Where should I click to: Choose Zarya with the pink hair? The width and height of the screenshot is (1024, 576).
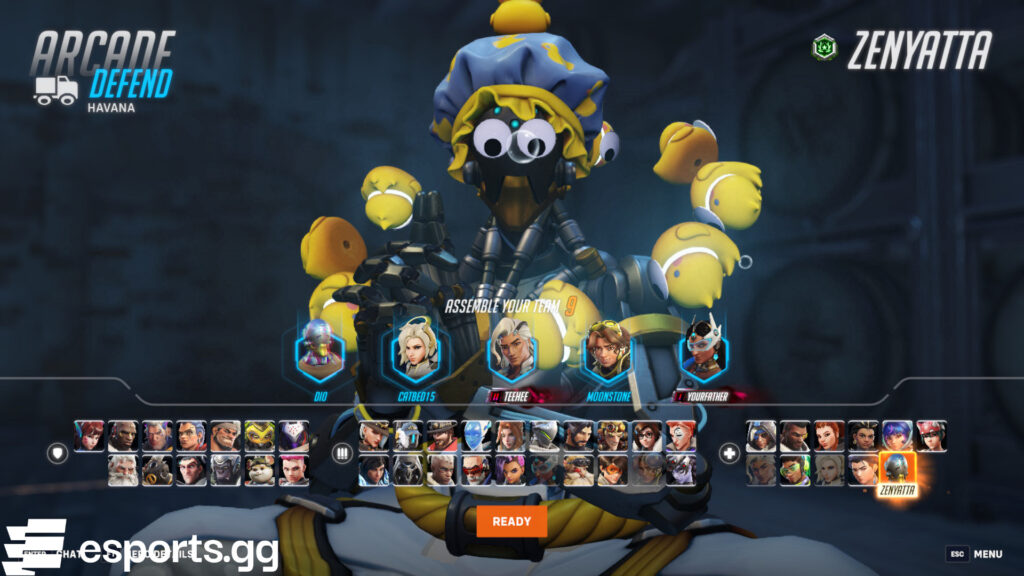(293, 470)
